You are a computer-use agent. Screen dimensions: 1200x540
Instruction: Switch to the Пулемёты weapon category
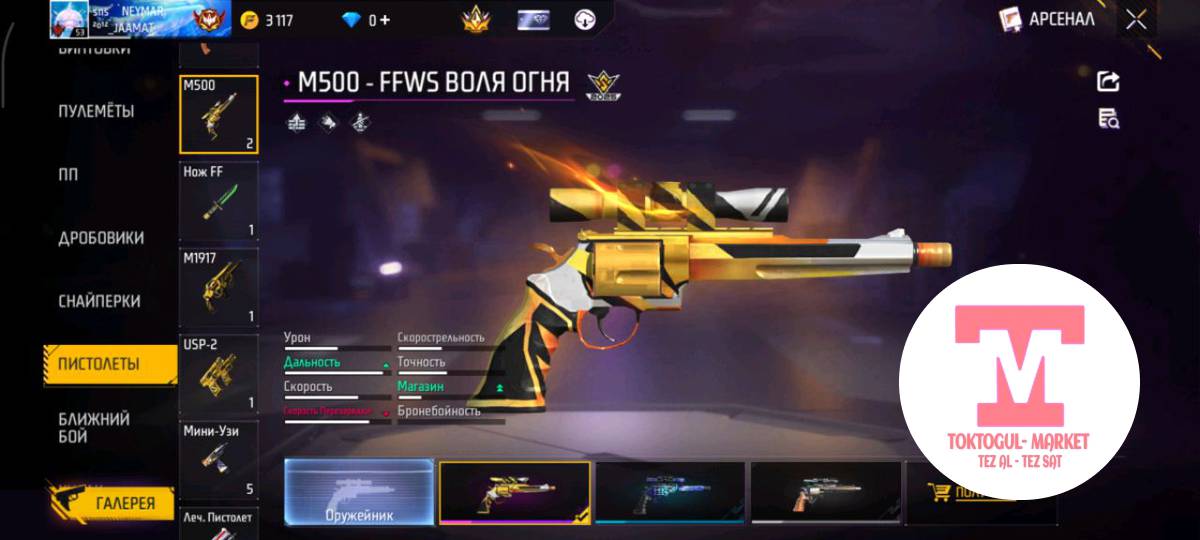pyautogui.click(x=96, y=111)
